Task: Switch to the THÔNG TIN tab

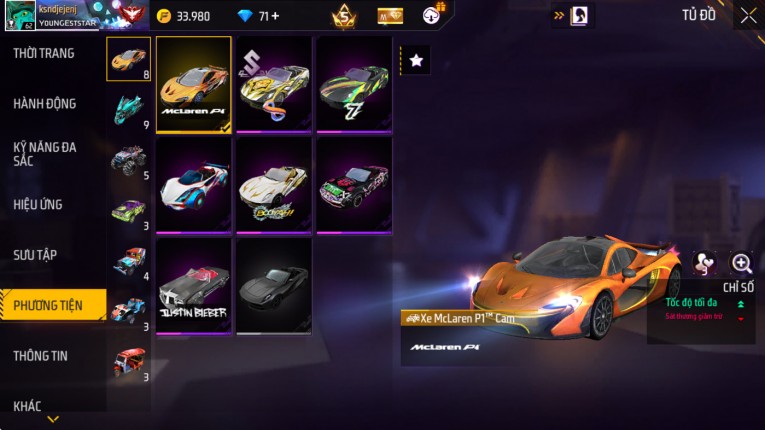Action: [x=41, y=355]
